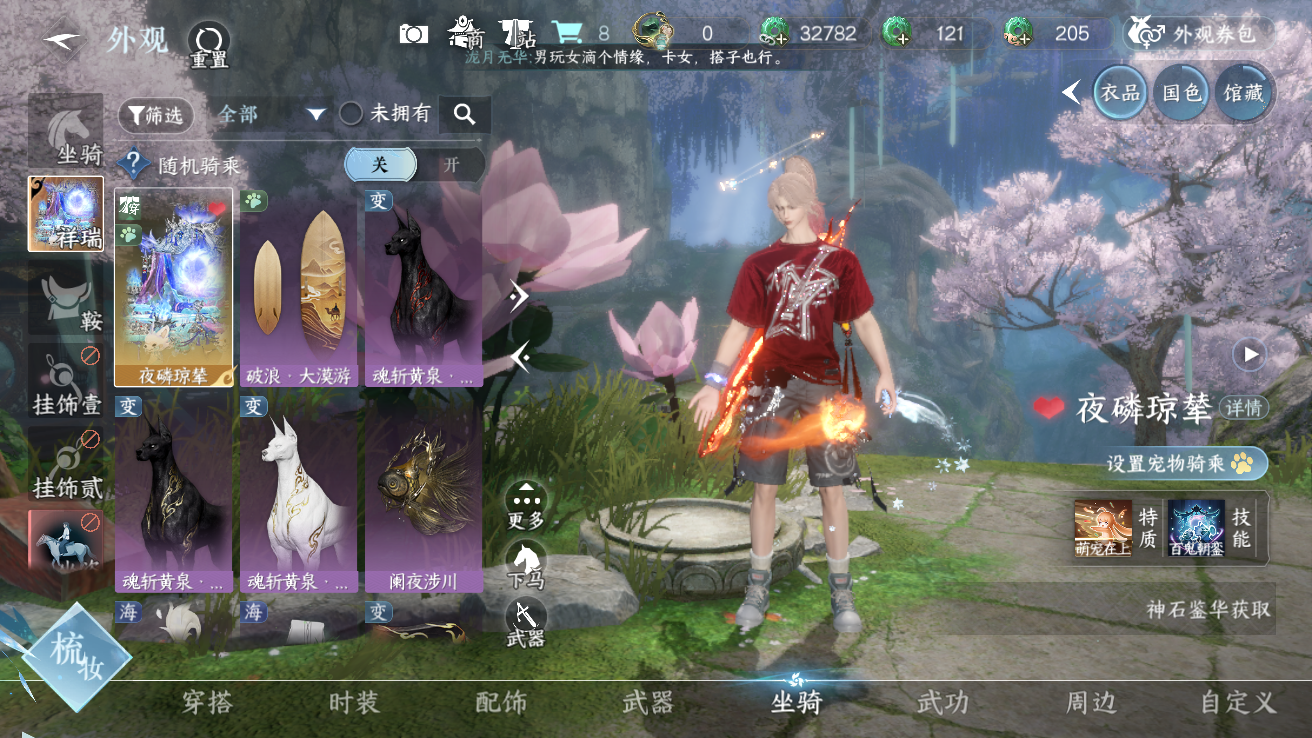
Task: Go back using the top-left arrow
Action: (62, 40)
